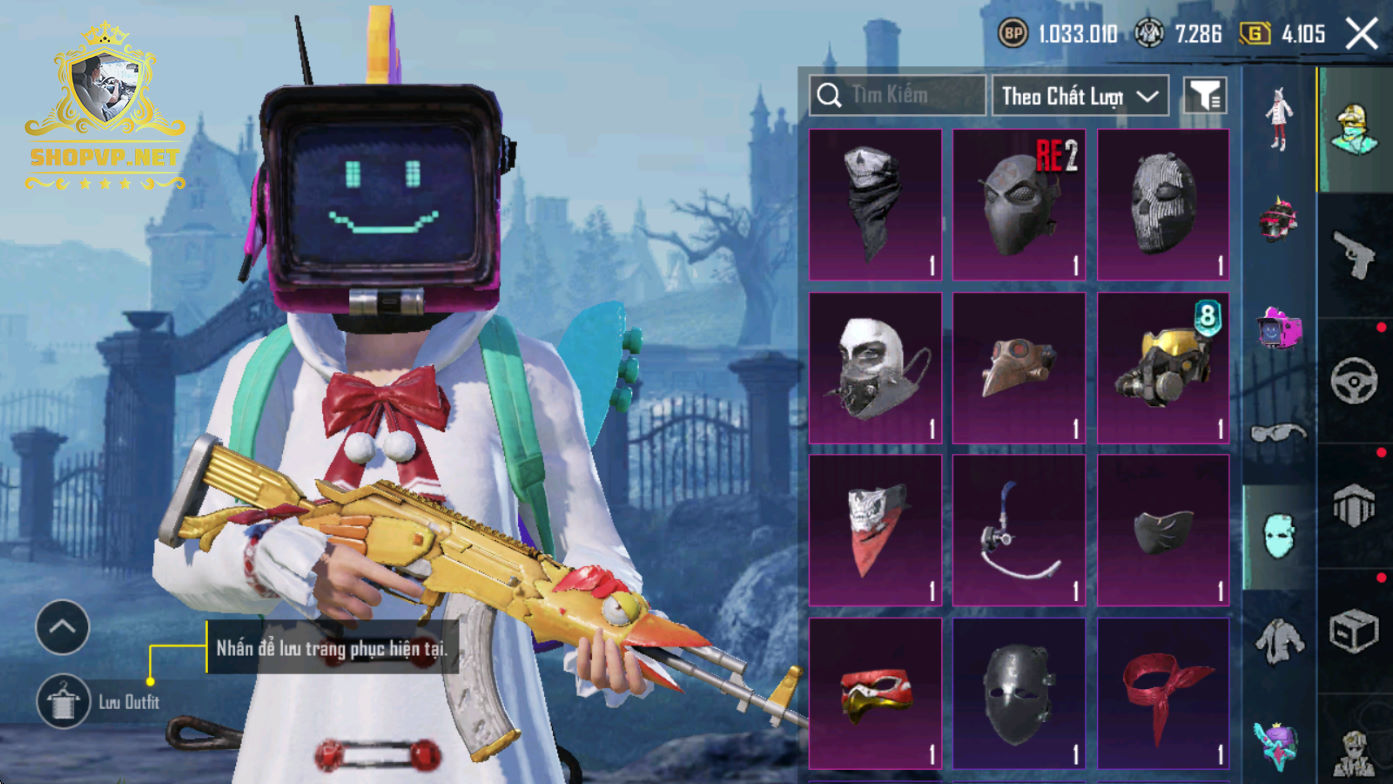Select the red skull bandana item

click(x=875, y=531)
